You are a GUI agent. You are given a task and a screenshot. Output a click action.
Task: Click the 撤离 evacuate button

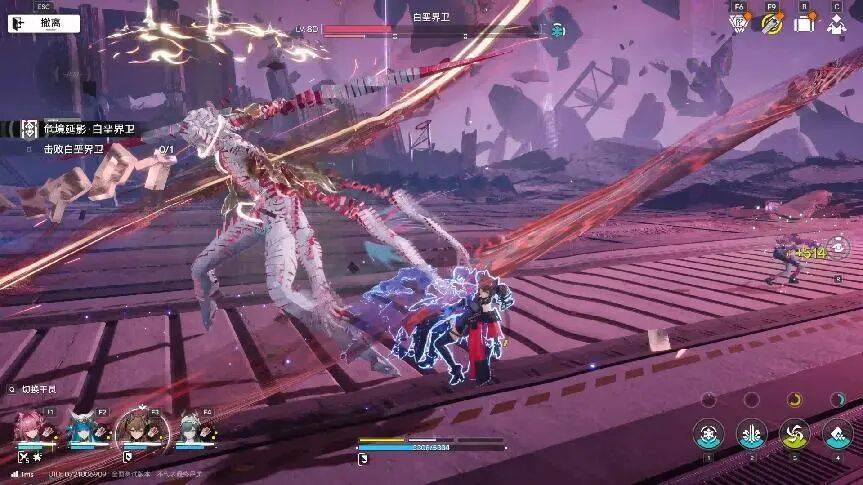click(44, 22)
